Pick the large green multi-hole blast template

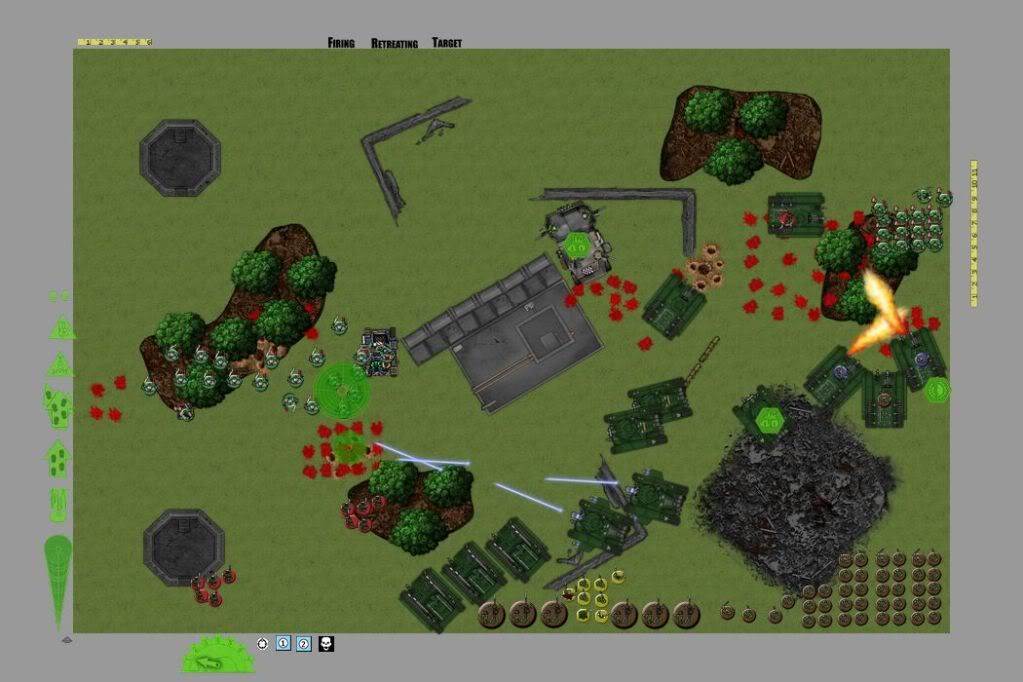coord(58,405)
